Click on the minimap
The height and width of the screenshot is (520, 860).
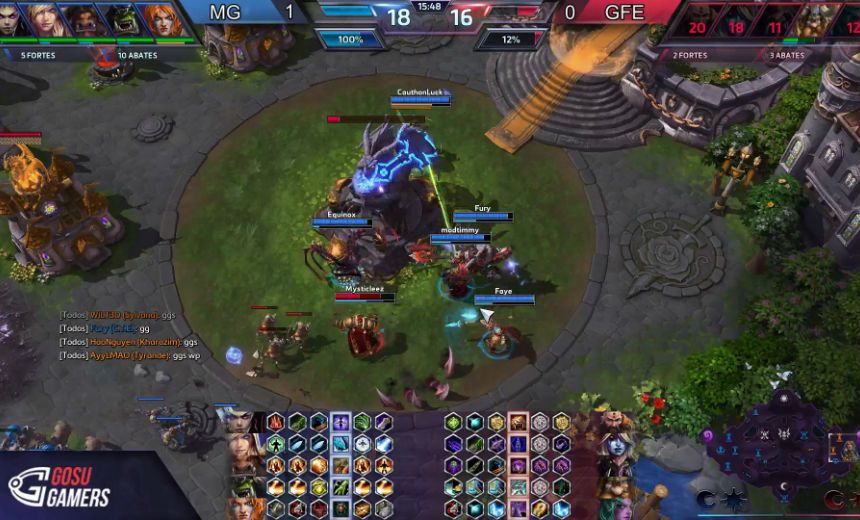tap(778, 442)
